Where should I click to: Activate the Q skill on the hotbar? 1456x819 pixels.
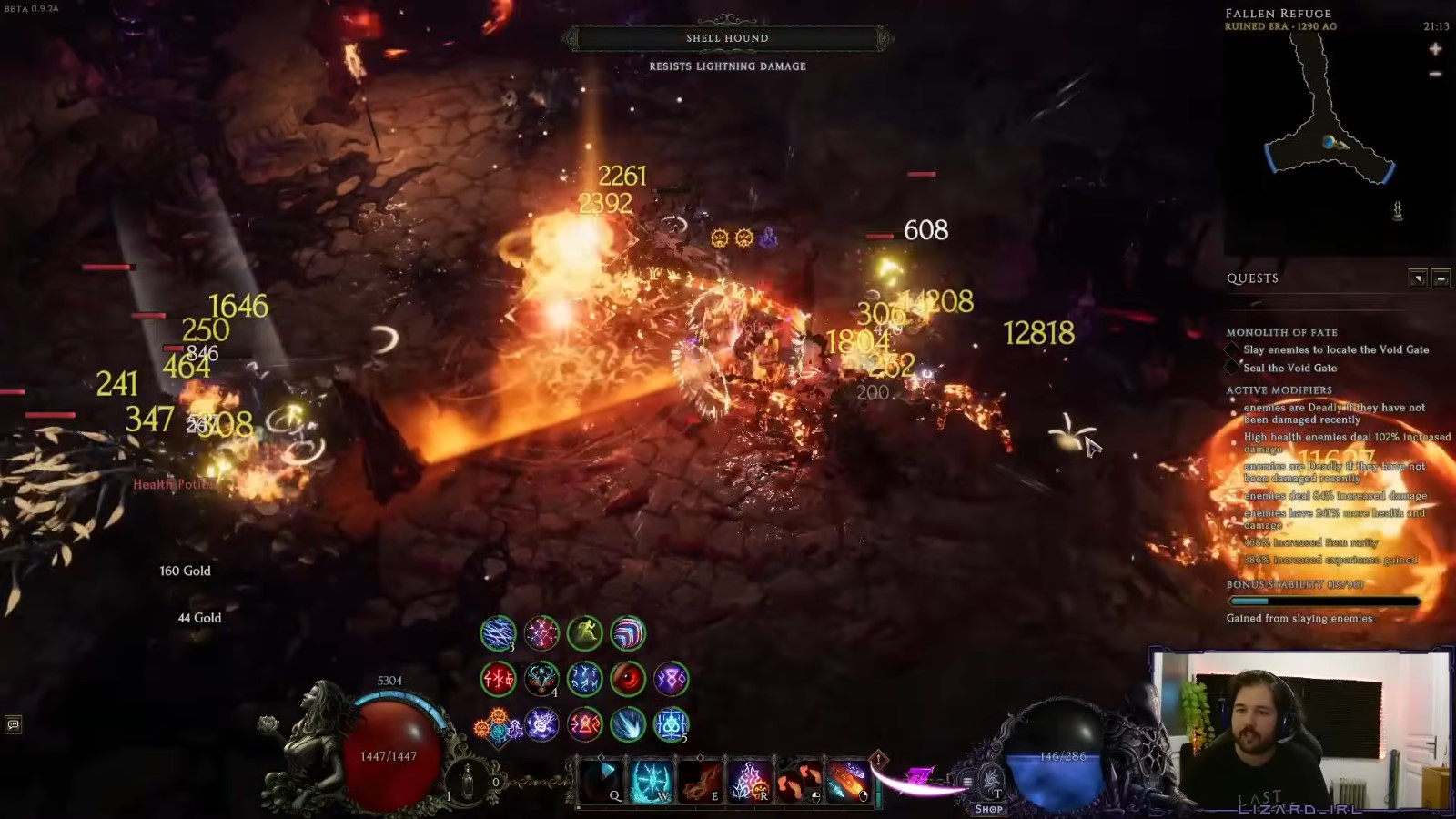pyautogui.click(x=602, y=778)
